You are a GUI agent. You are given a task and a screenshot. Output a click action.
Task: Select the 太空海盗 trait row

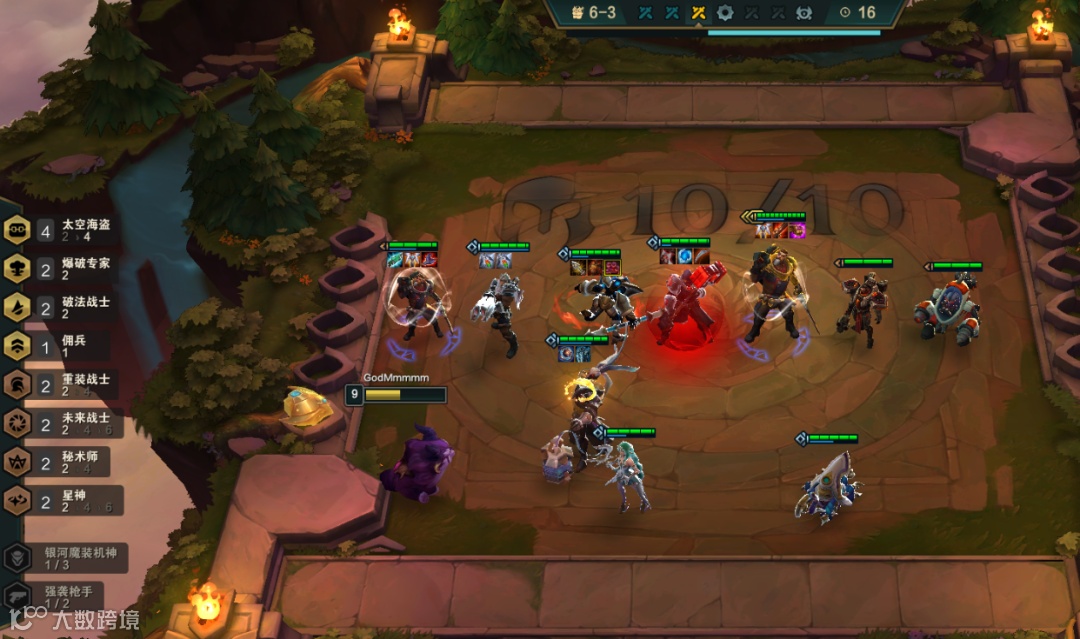click(x=62, y=231)
